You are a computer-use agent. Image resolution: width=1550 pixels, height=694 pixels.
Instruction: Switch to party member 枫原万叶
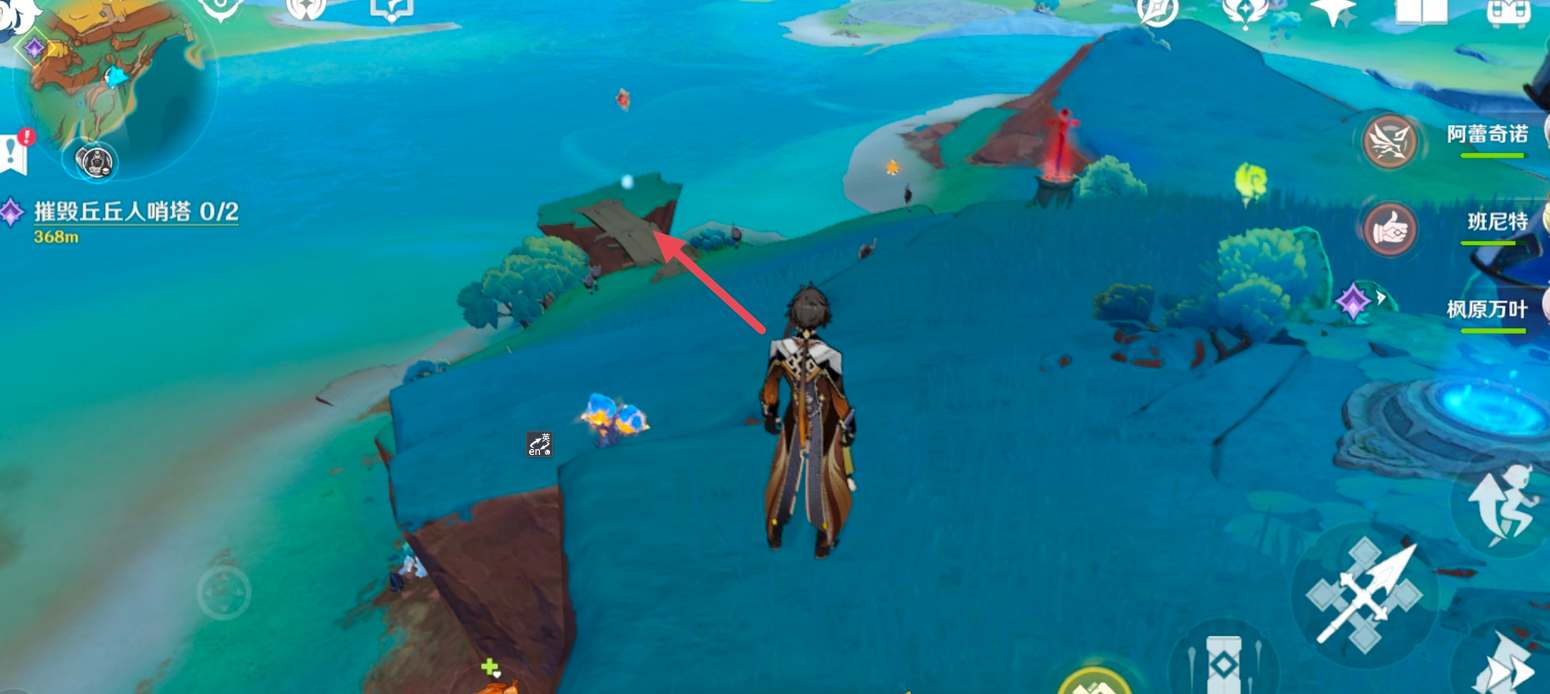tap(1487, 309)
